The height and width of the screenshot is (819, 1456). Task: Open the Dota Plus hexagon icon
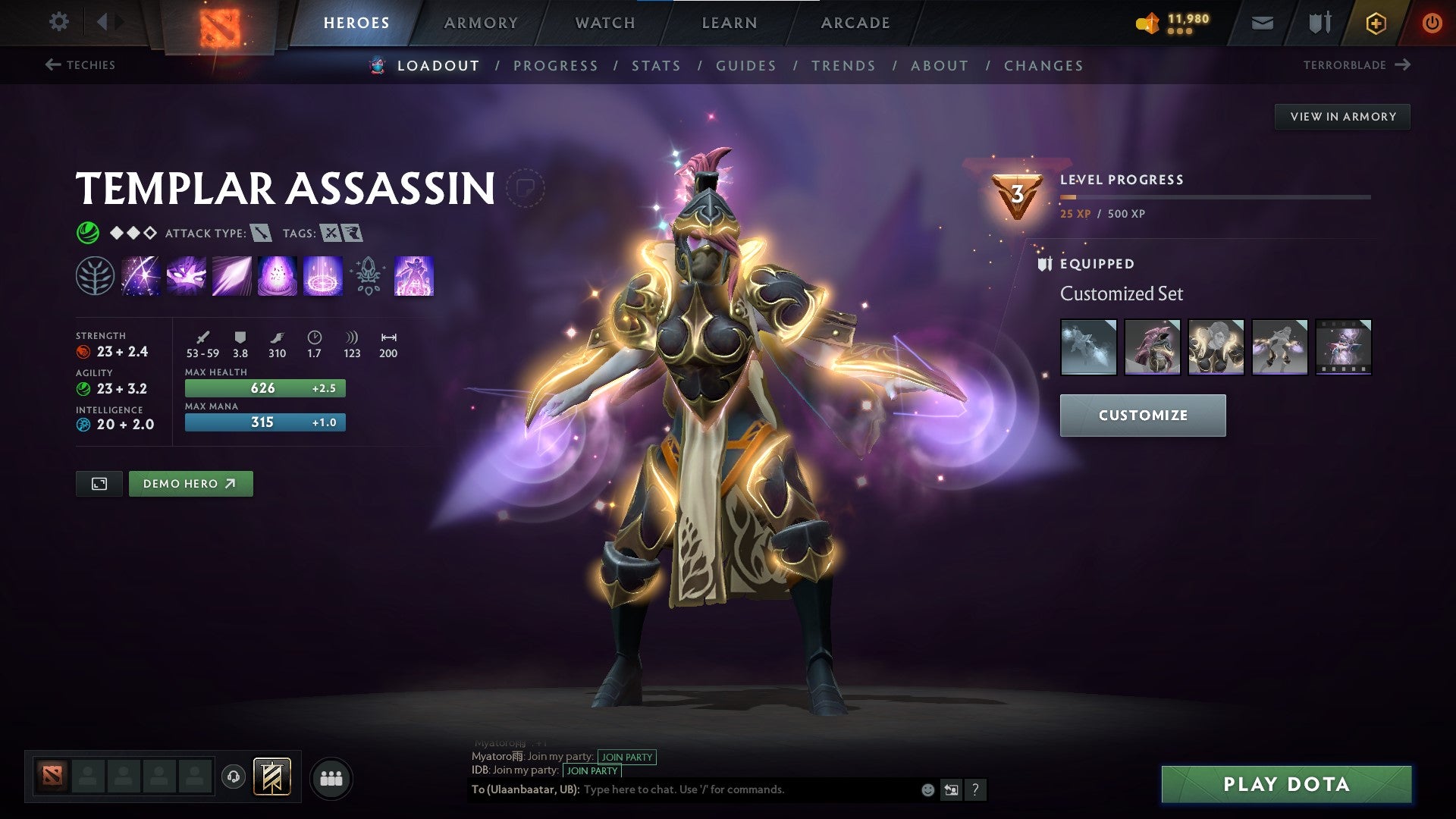click(1375, 23)
